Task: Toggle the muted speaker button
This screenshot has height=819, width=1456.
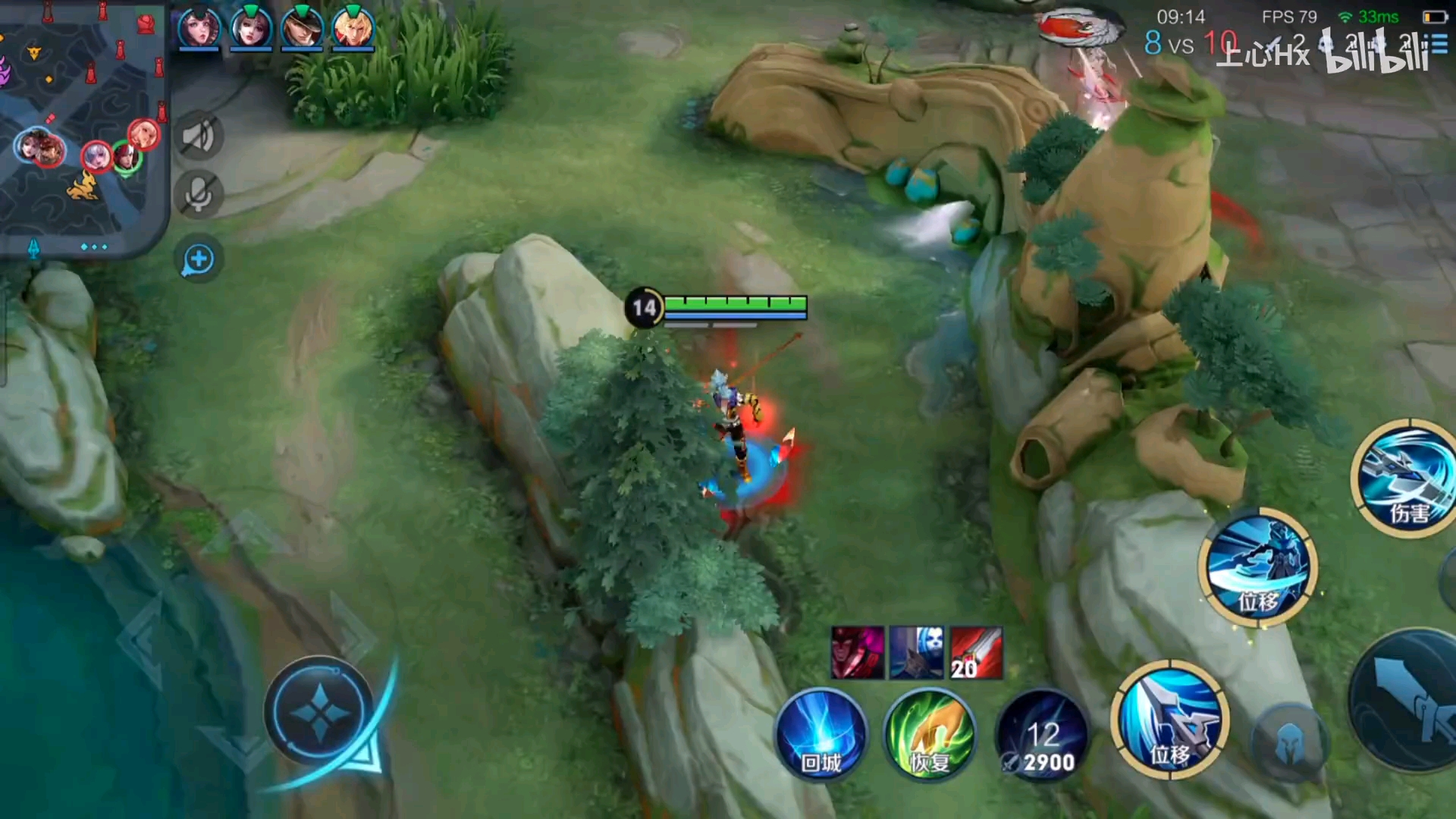Action: (199, 137)
